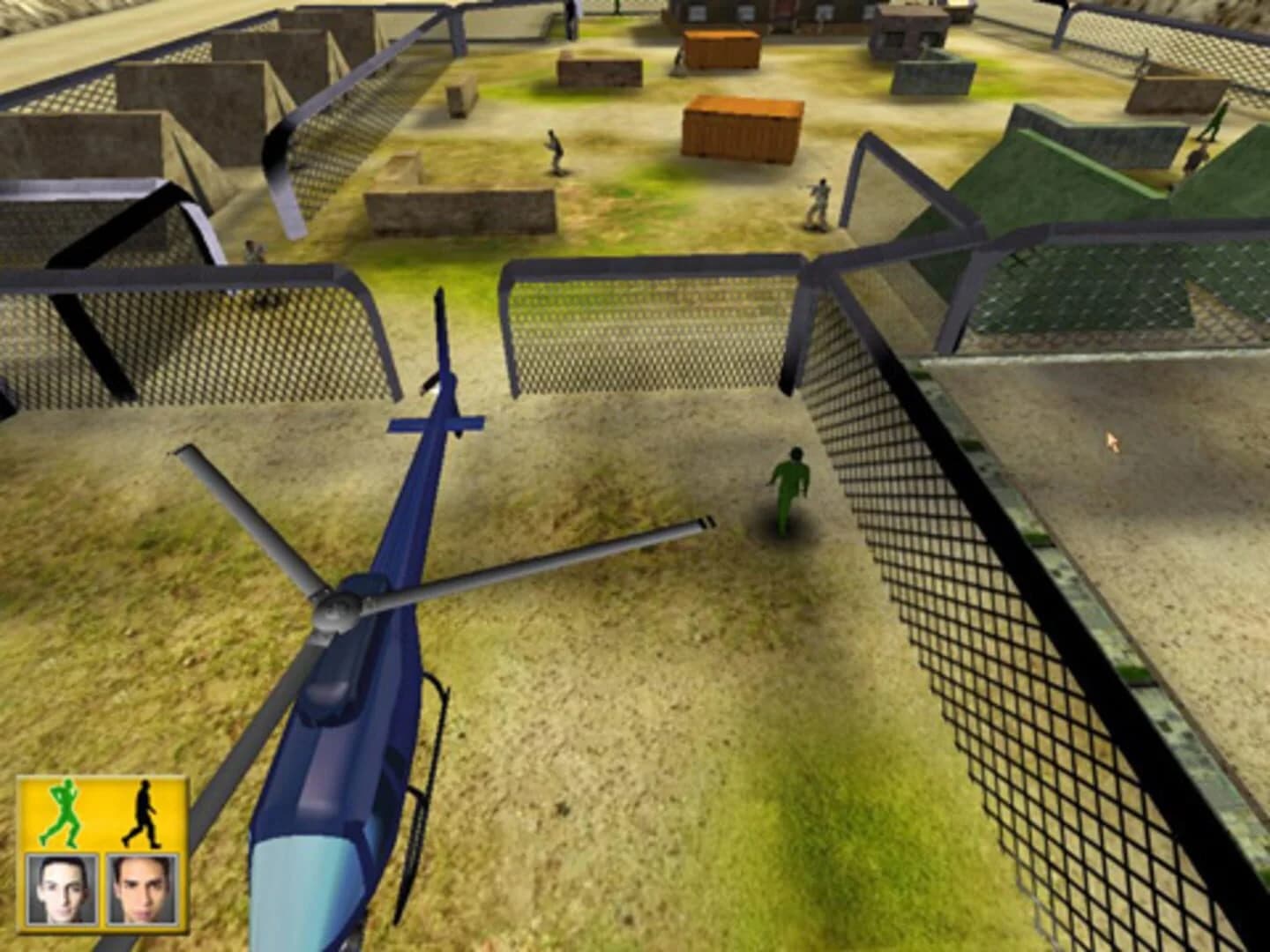
Task: Click the soldier standing by the containers
Action: pyautogui.click(x=818, y=203)
